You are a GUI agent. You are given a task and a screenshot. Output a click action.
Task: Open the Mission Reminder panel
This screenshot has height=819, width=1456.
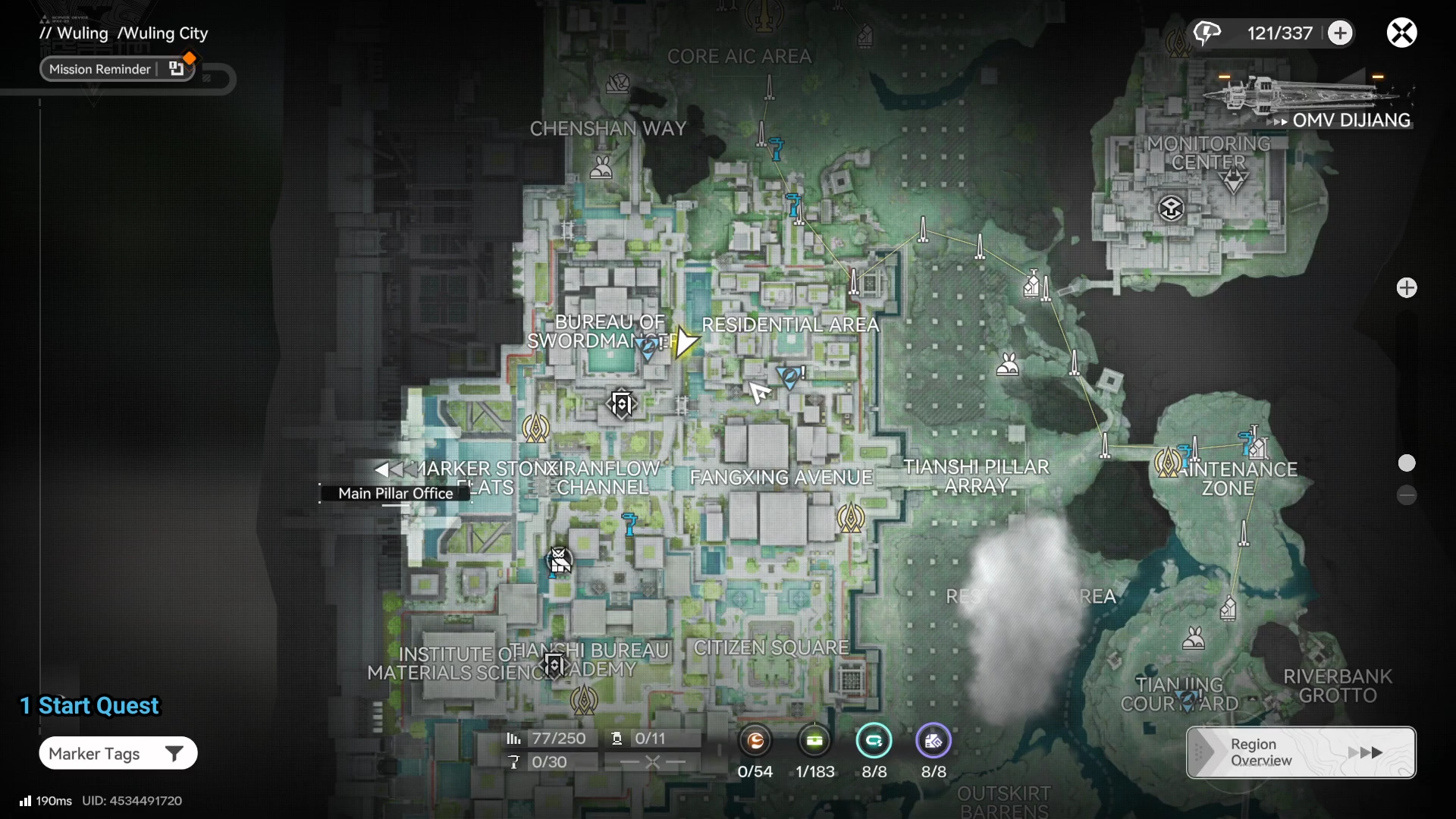118,69
